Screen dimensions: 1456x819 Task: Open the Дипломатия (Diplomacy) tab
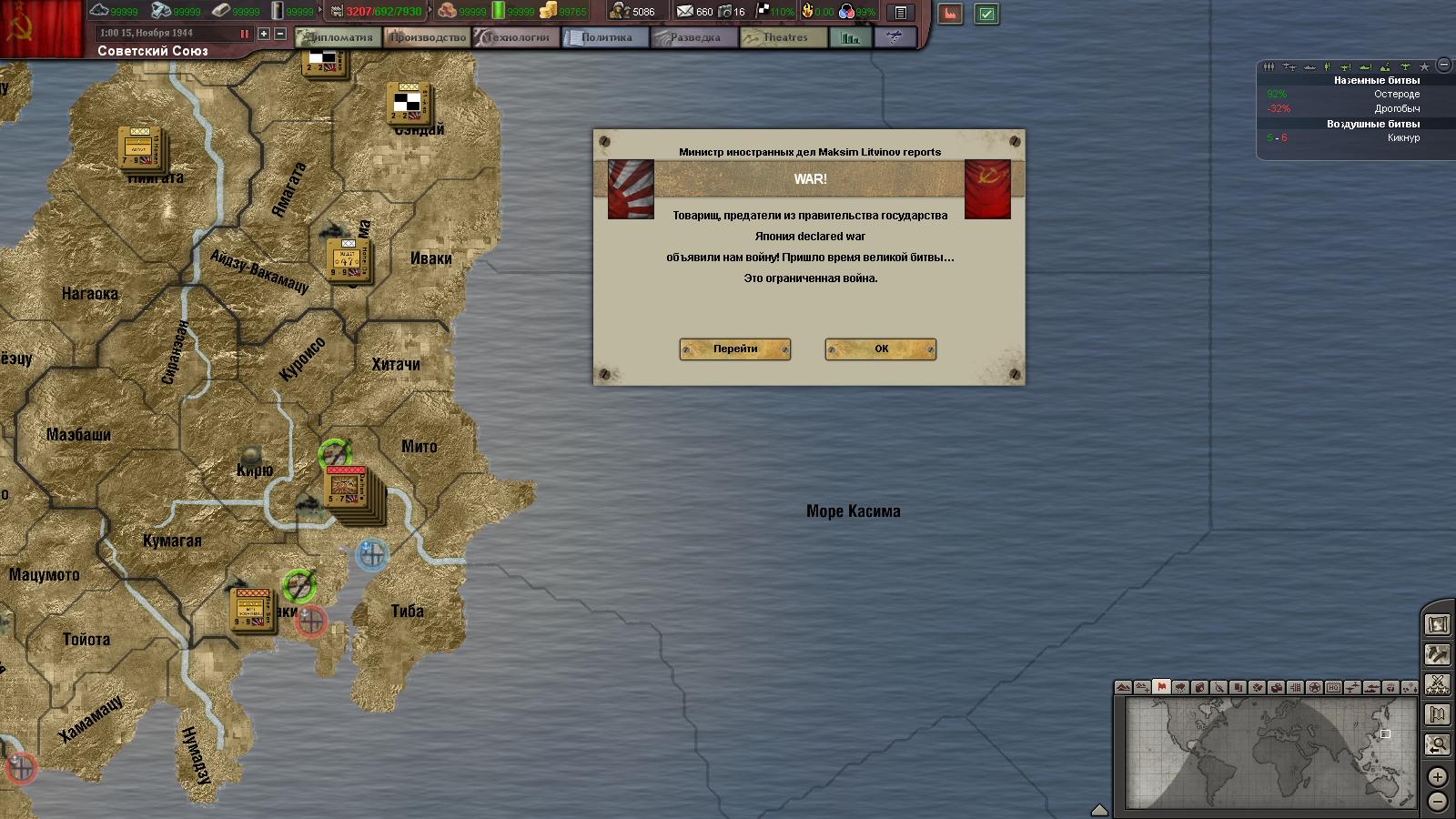point(339,37)
